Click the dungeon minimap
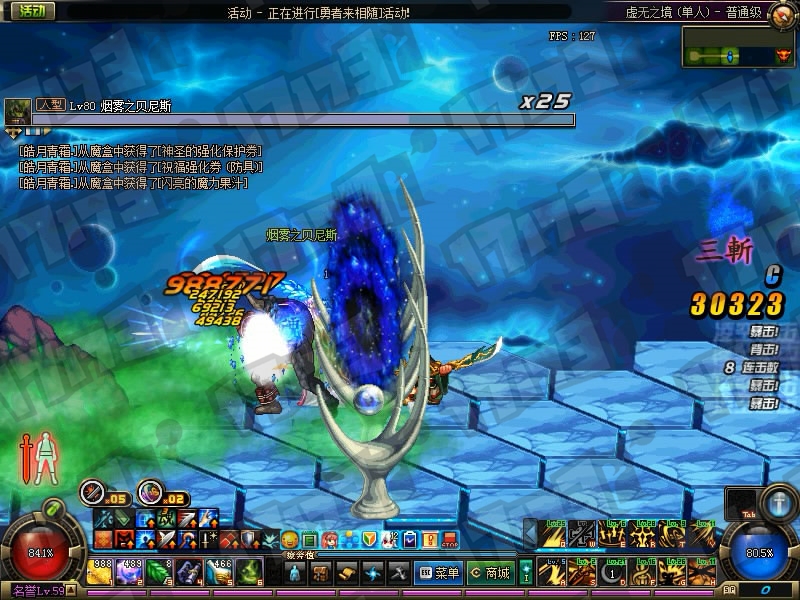 coord(739,47)
